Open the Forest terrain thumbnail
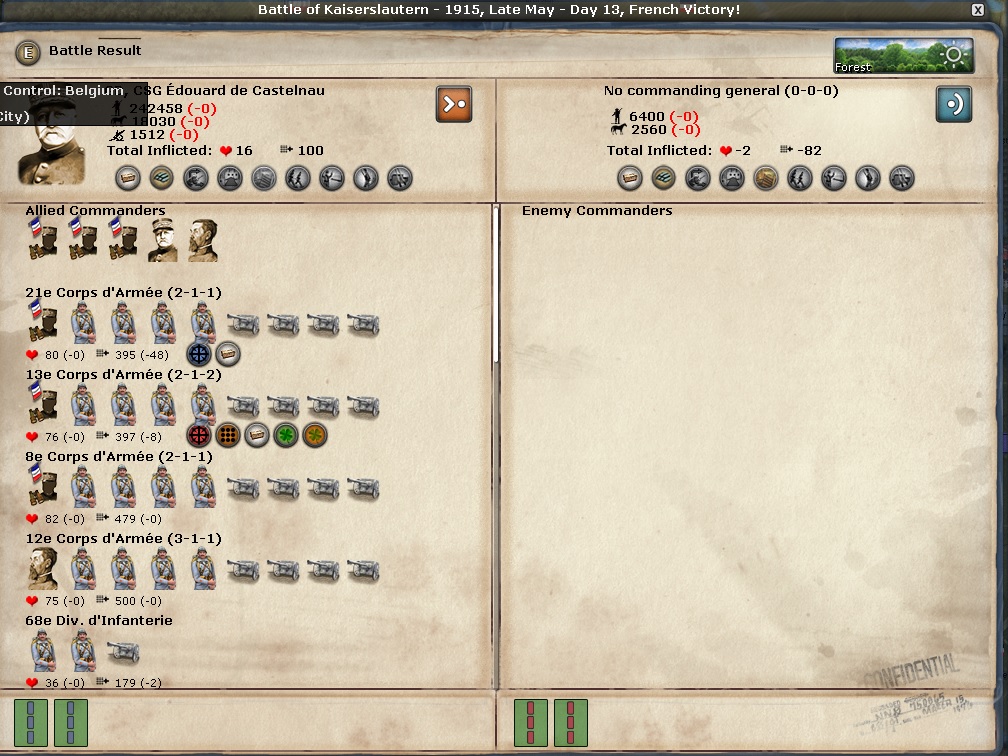The width and height of the screenshot is (1008, 756). click(x=903, y=56)
